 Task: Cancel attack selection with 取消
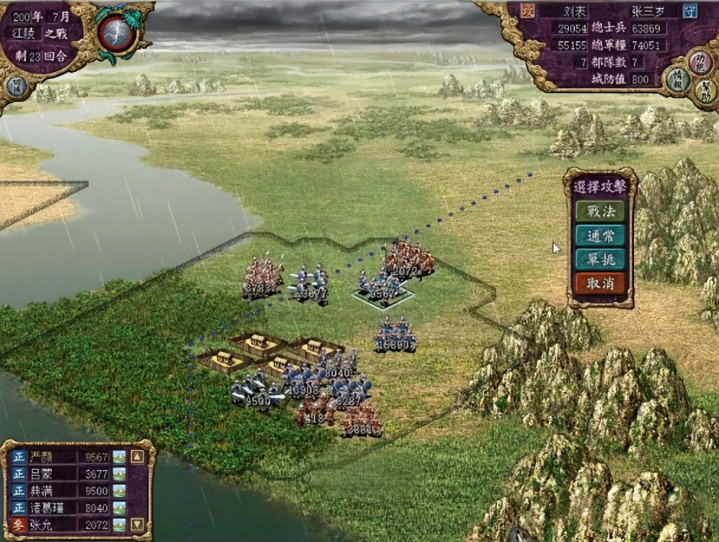tap(600, 283)
